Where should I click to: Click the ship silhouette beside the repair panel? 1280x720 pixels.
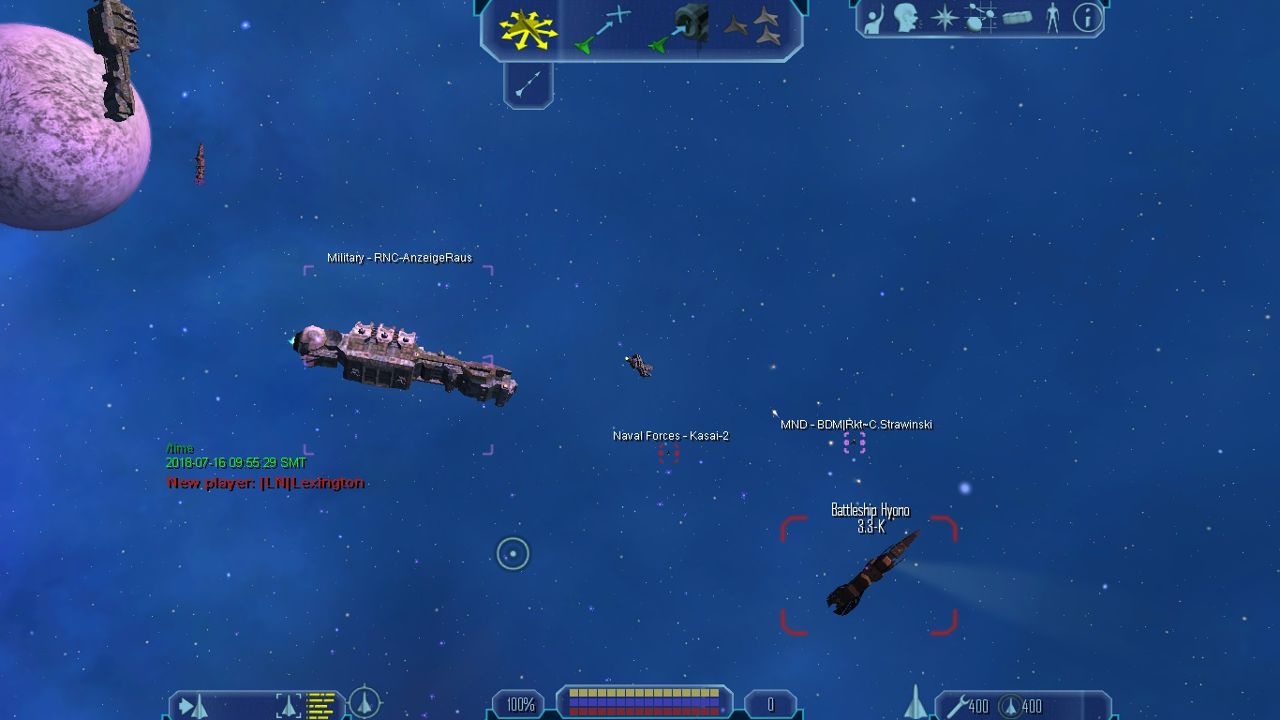pyautogui.click(x=915, y=703)
